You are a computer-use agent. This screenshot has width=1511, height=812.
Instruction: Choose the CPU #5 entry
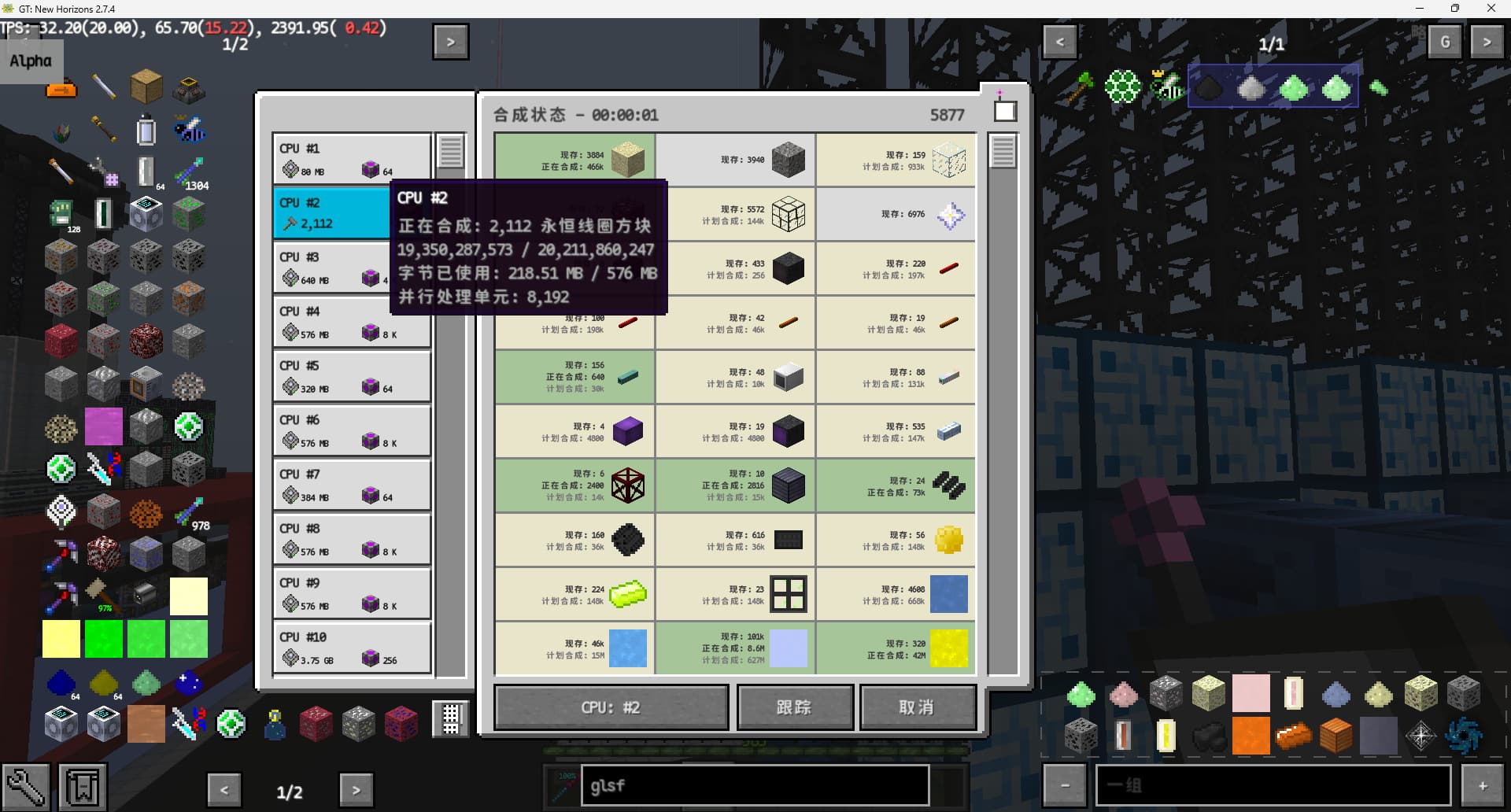pos(352,376)
